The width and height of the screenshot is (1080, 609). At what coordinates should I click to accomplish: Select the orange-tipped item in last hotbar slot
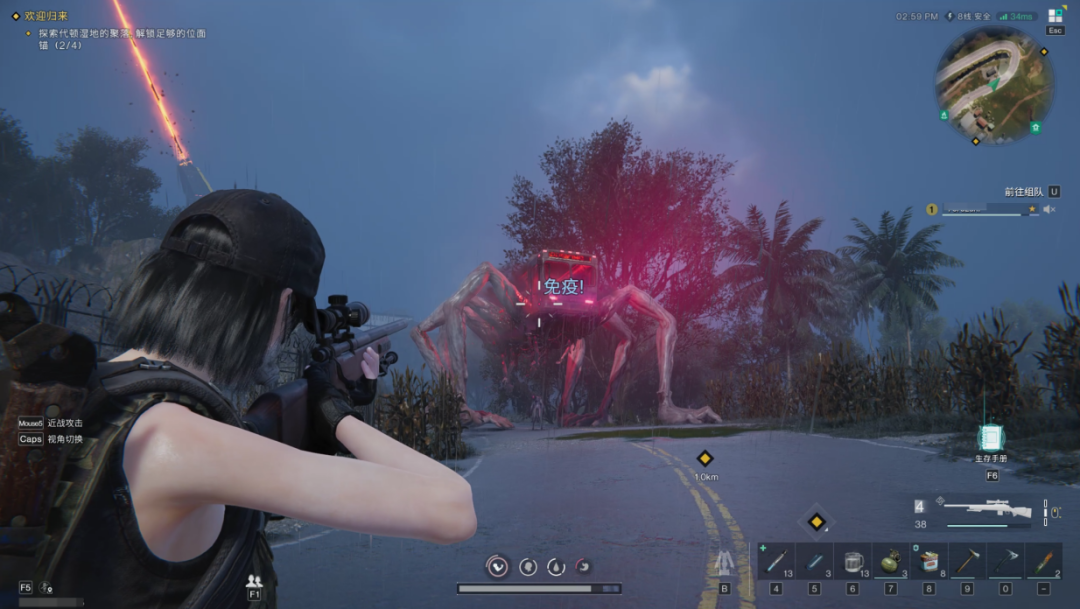point(1043,561)
